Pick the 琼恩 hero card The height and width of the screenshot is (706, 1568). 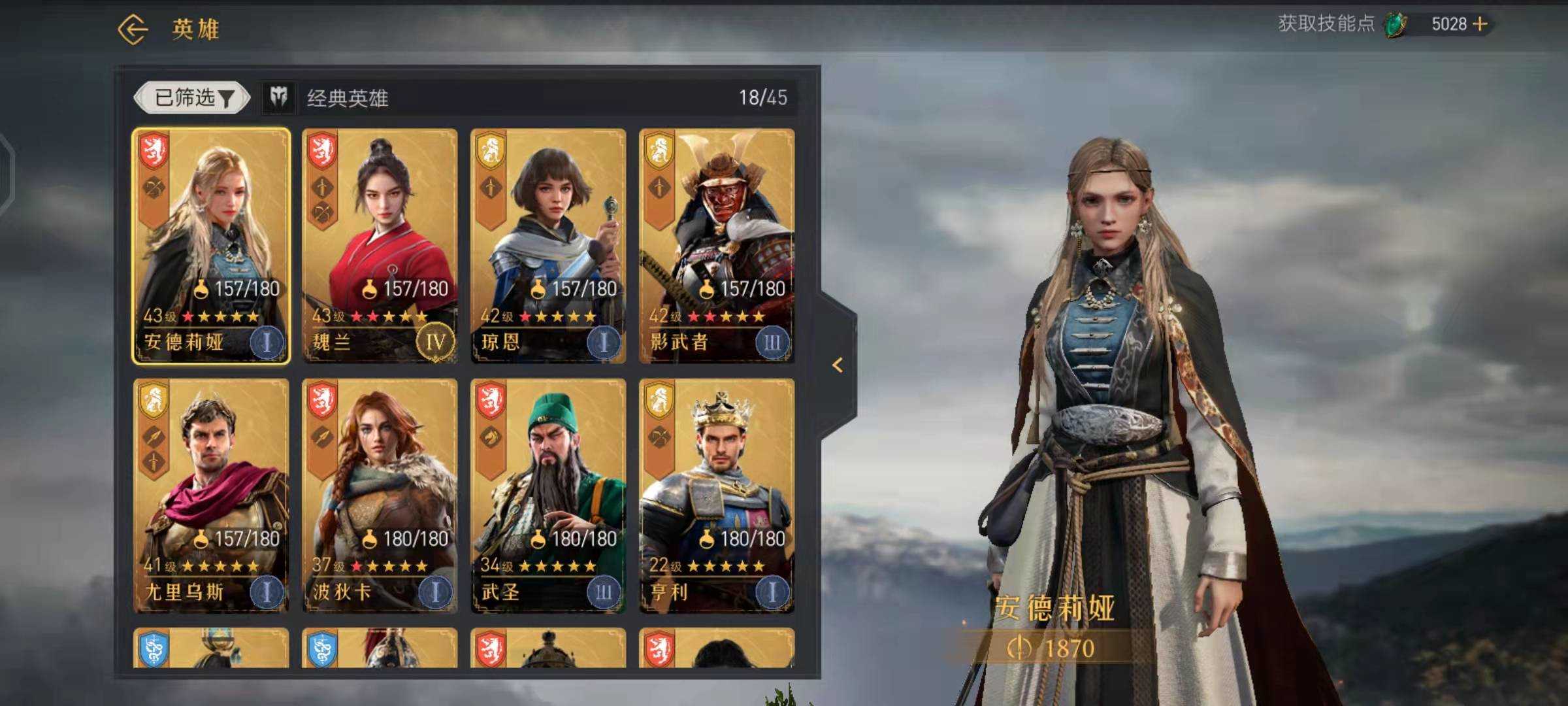click(548, 245)
